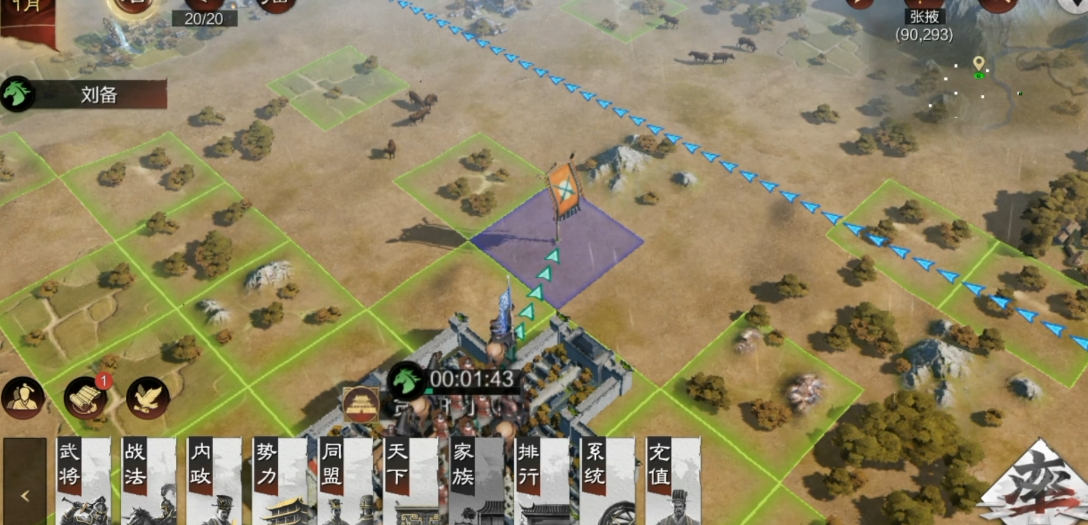The height and width of the screenshot is (525, 1088).
Task: Open the 内政 (Internal Affairs) menu card
Action: point(213,481)
